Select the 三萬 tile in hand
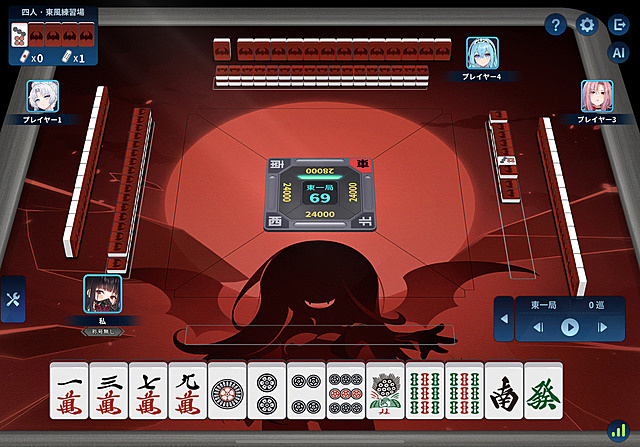 click(109, 390)
